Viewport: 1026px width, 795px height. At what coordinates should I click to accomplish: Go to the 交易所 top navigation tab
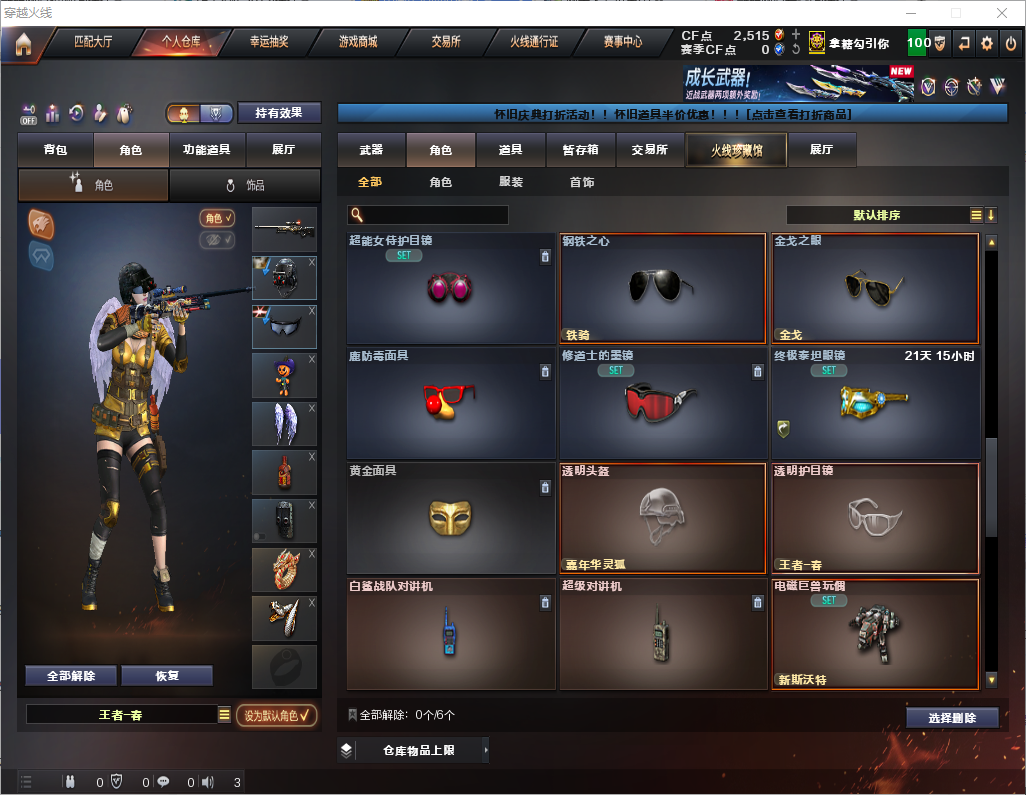(446, 42)
